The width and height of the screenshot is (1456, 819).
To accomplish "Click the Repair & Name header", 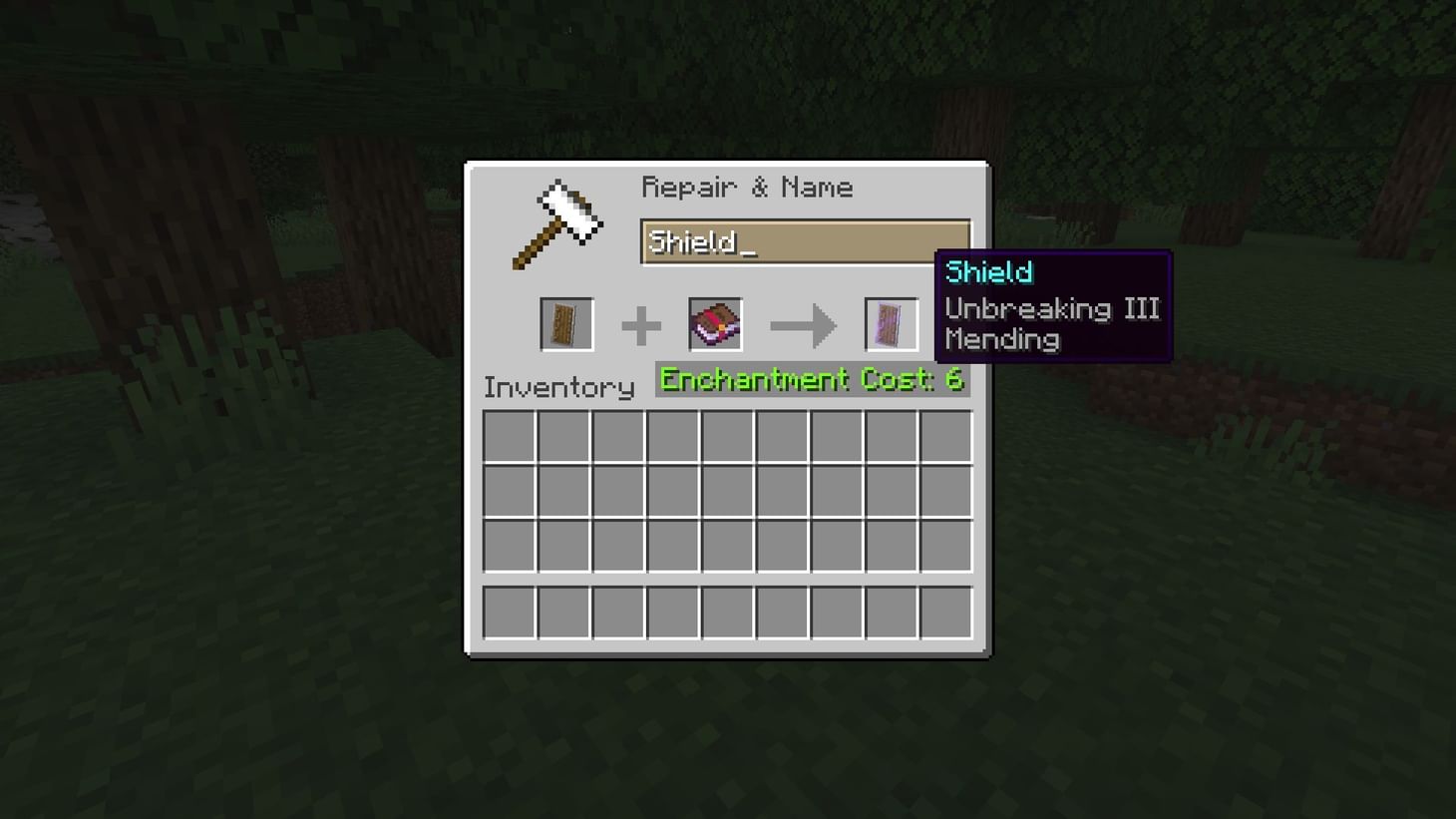I will [x=748, y=187].
